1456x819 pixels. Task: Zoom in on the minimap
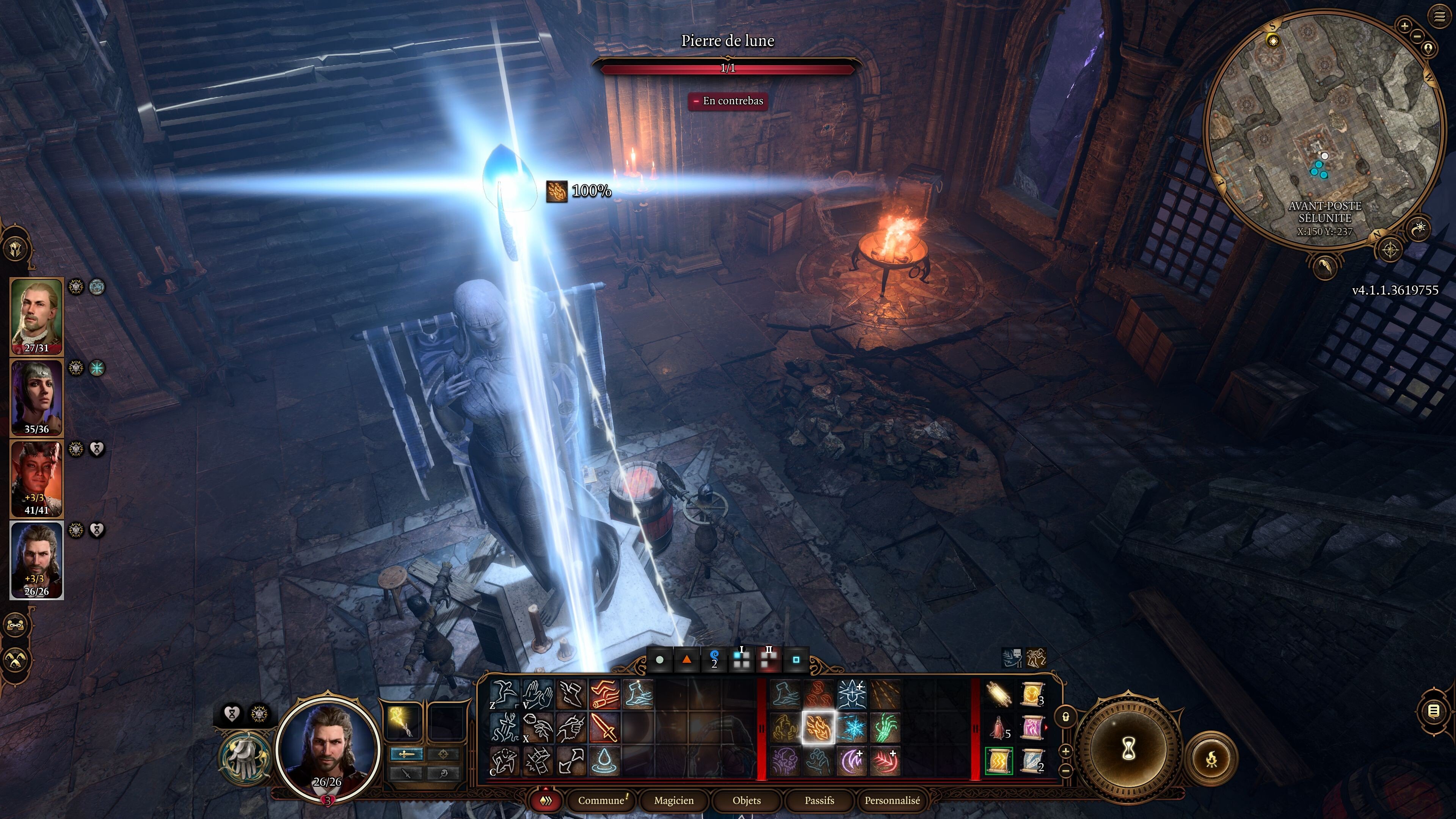(1404, 25)
